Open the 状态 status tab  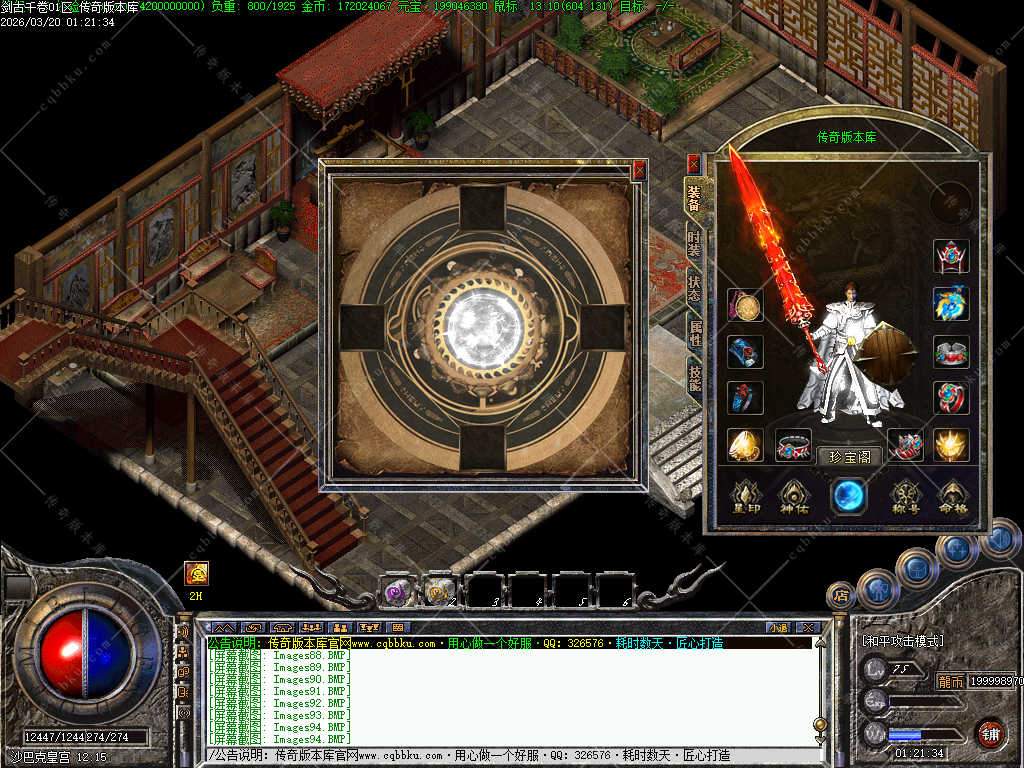[694, 288]
